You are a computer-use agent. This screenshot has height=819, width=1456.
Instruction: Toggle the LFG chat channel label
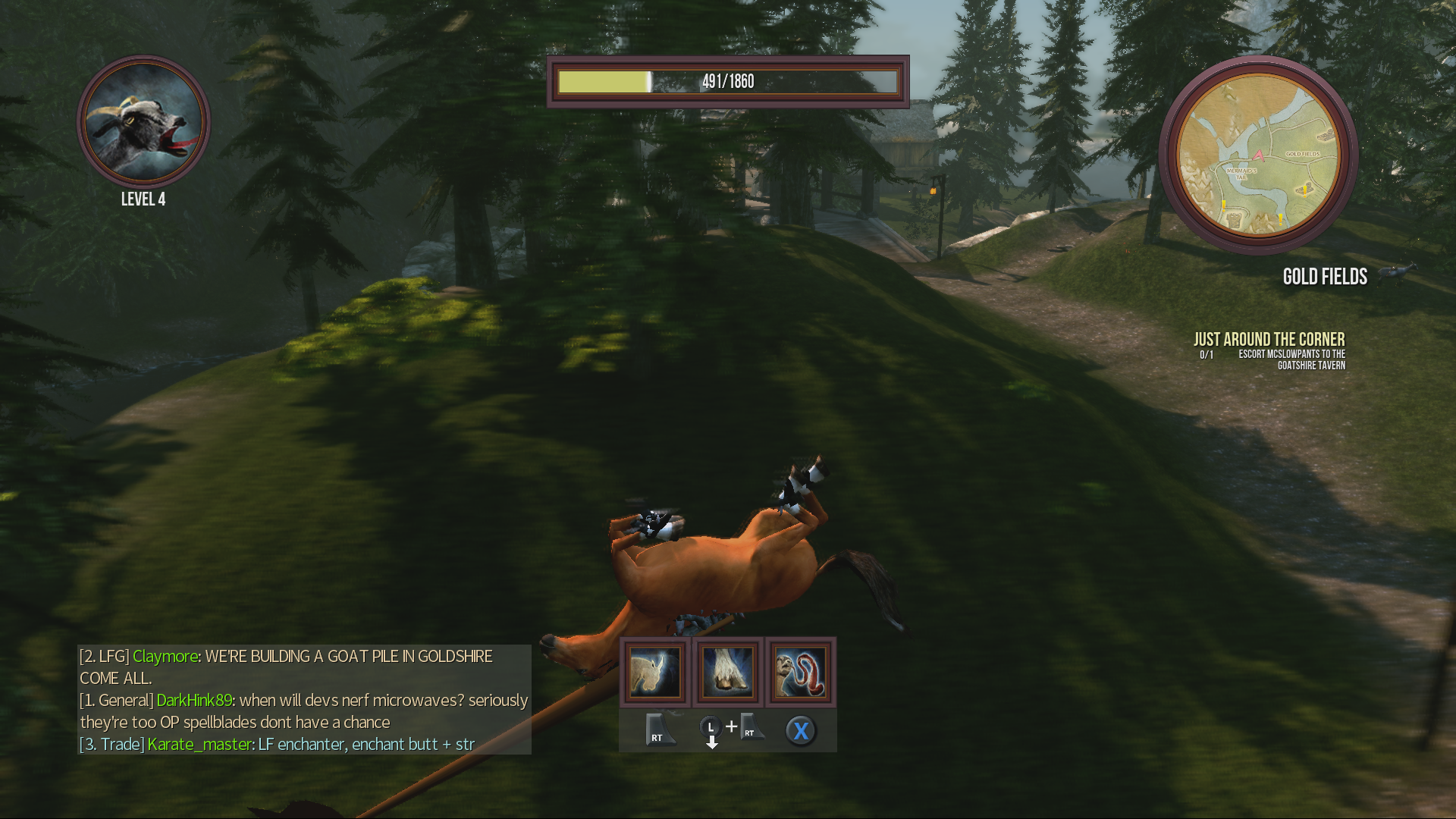point(106,656)
